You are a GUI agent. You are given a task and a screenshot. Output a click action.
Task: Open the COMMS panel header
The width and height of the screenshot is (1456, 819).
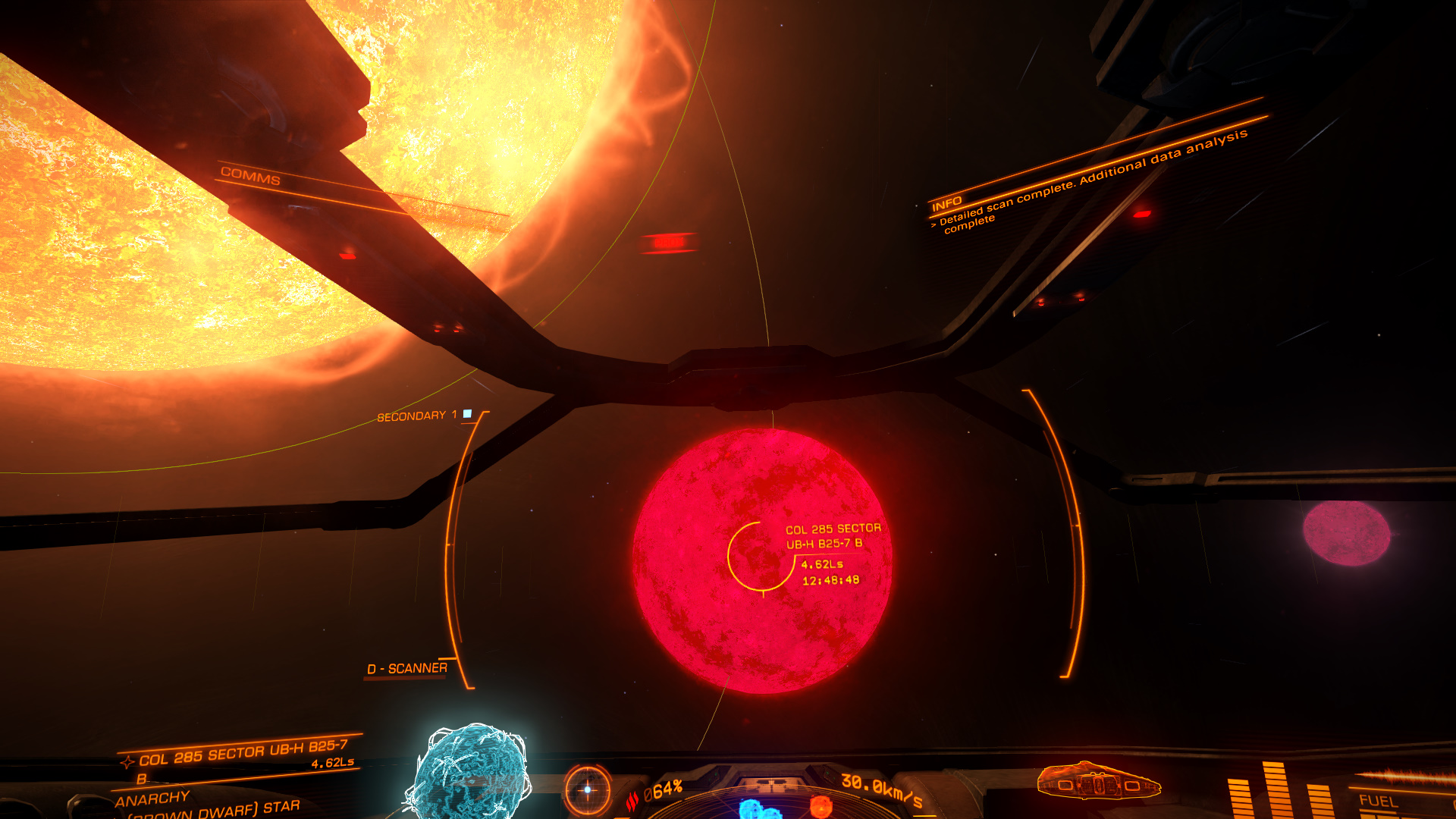coord(250,177)
